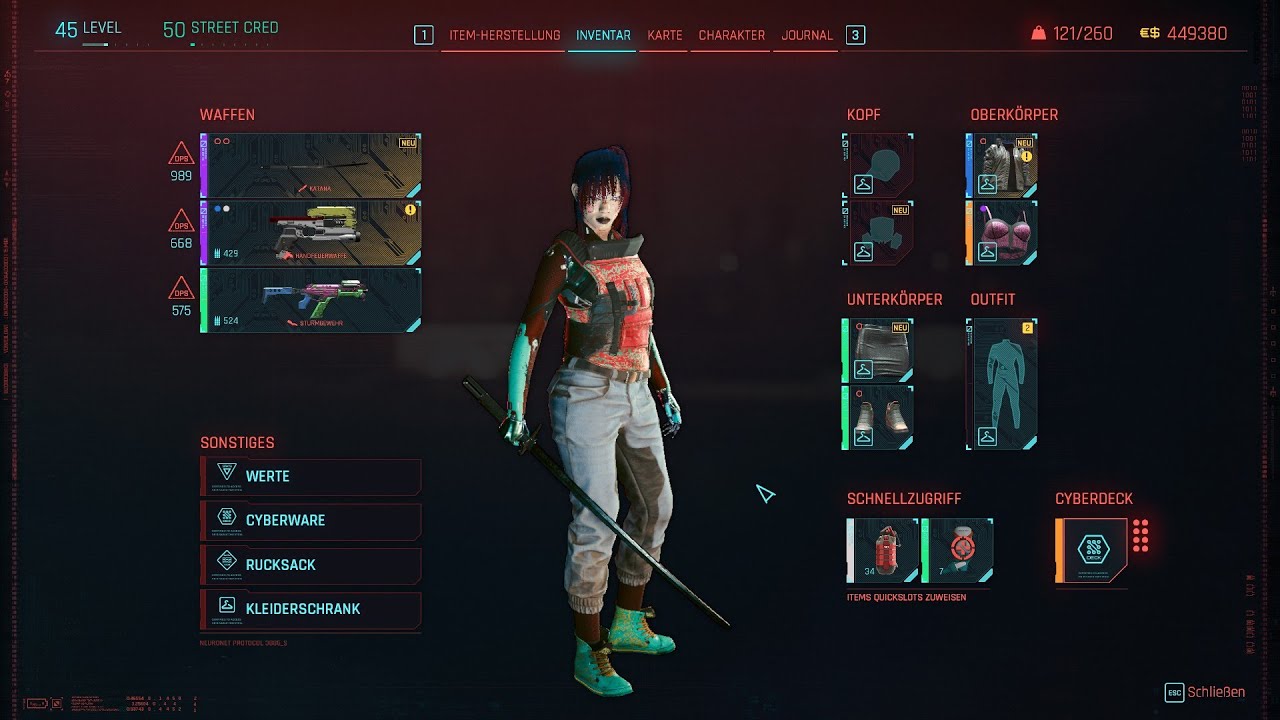Select the Handfeuerwaffe pistol slot
This screenshot has height=720, width=1280.
310,231
